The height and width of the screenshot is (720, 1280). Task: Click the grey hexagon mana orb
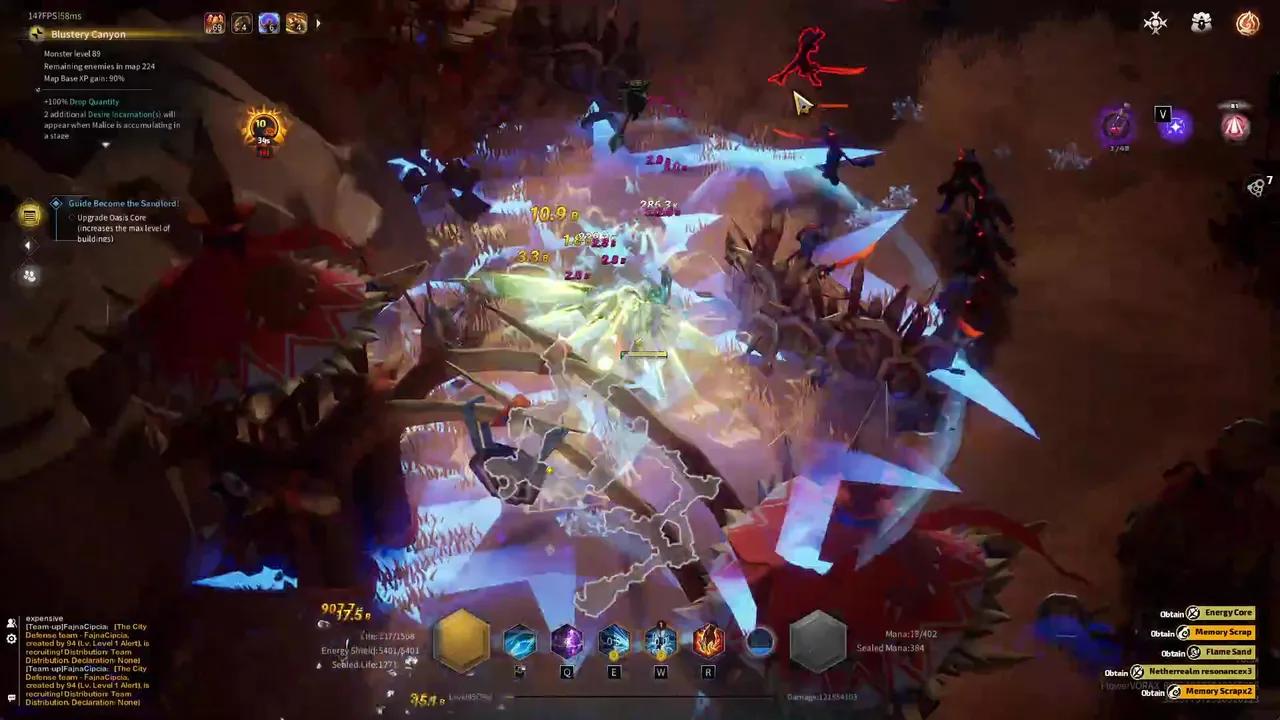[818, 641]
